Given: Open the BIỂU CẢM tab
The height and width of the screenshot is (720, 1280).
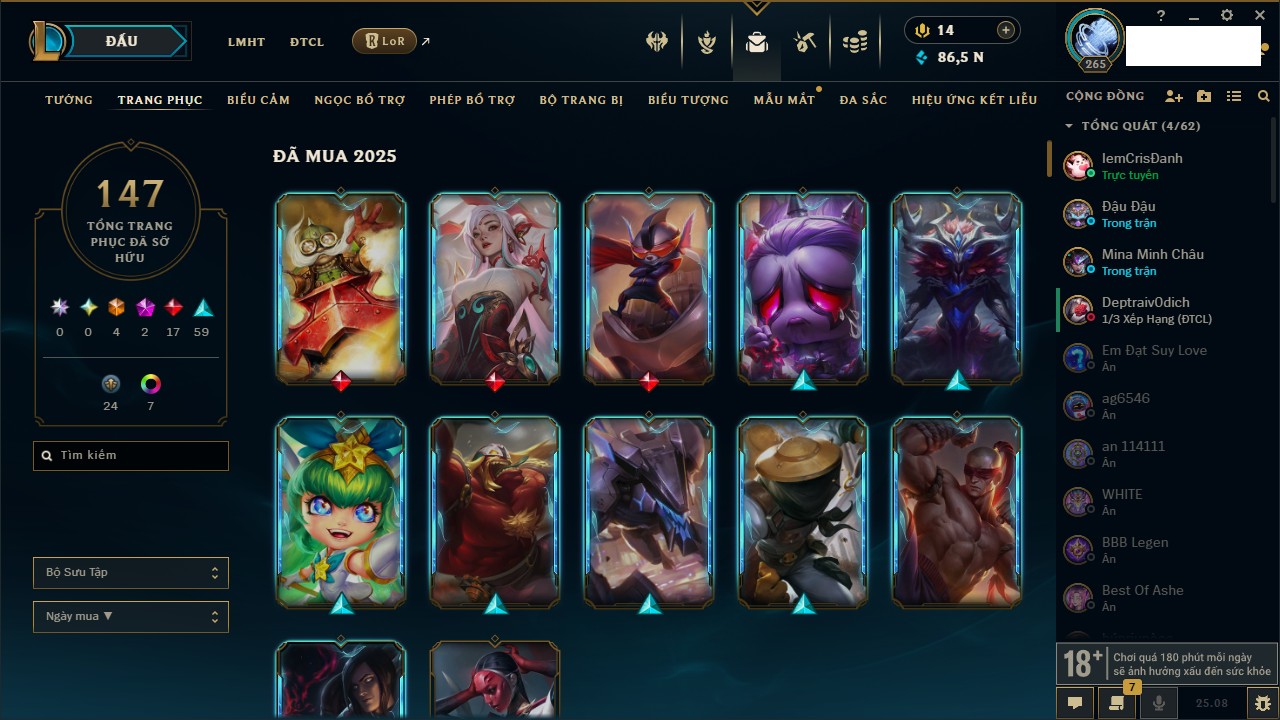Looking at the screenshot, I should pos(258,100).
